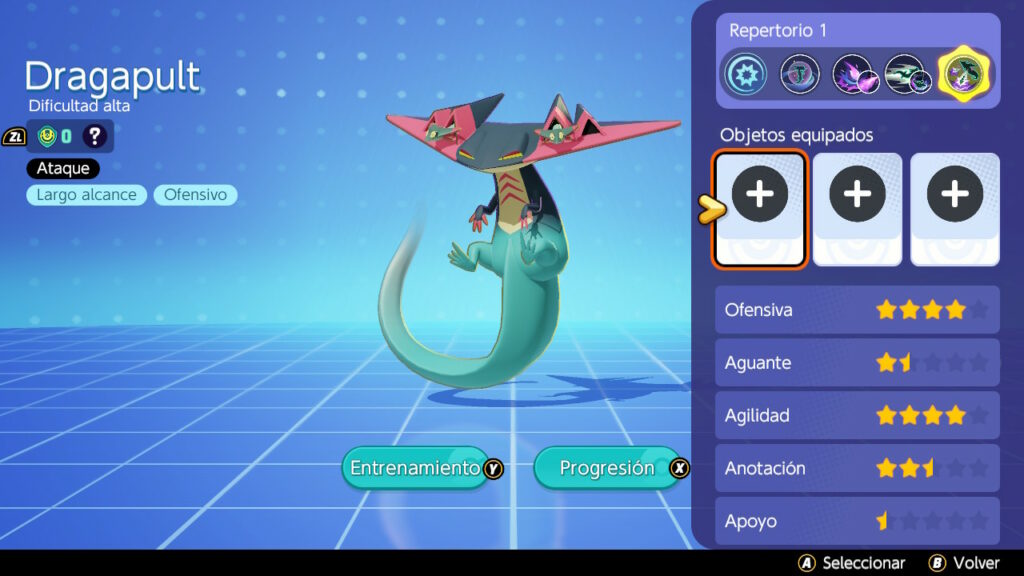The width and height of the screenshot is (1024, 576).
Task: Select the spiky star passive ability icon
Action: coord(747,75)
